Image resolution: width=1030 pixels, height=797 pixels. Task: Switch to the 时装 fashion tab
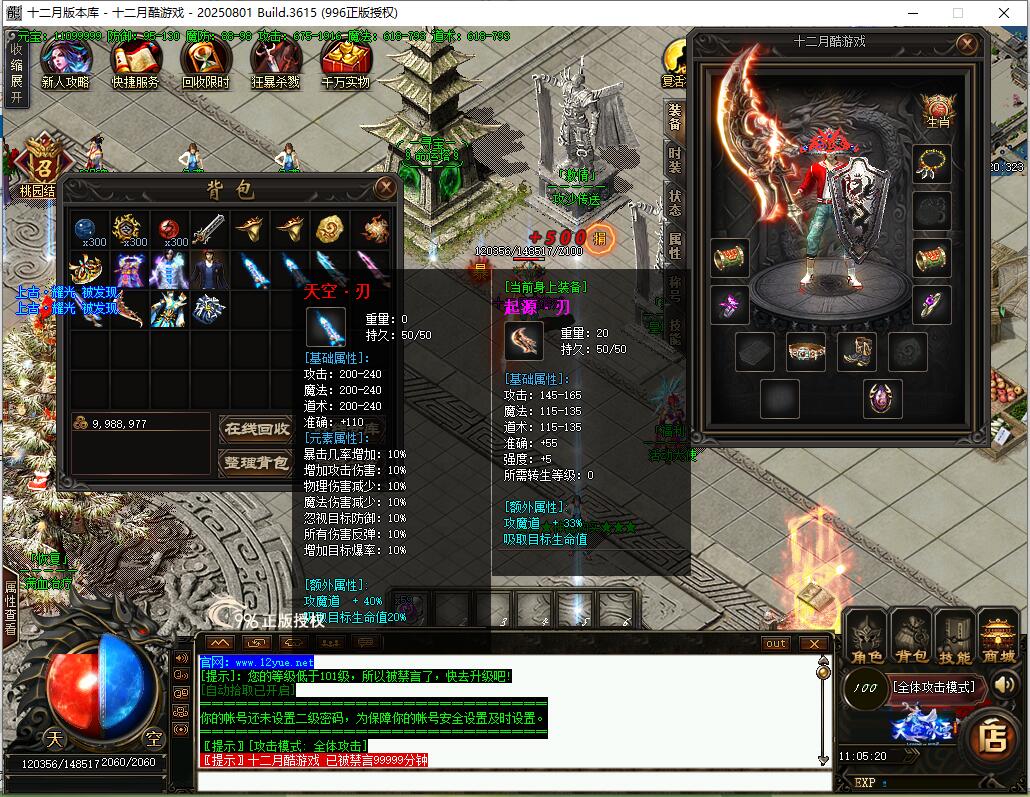tap(675, 162)
